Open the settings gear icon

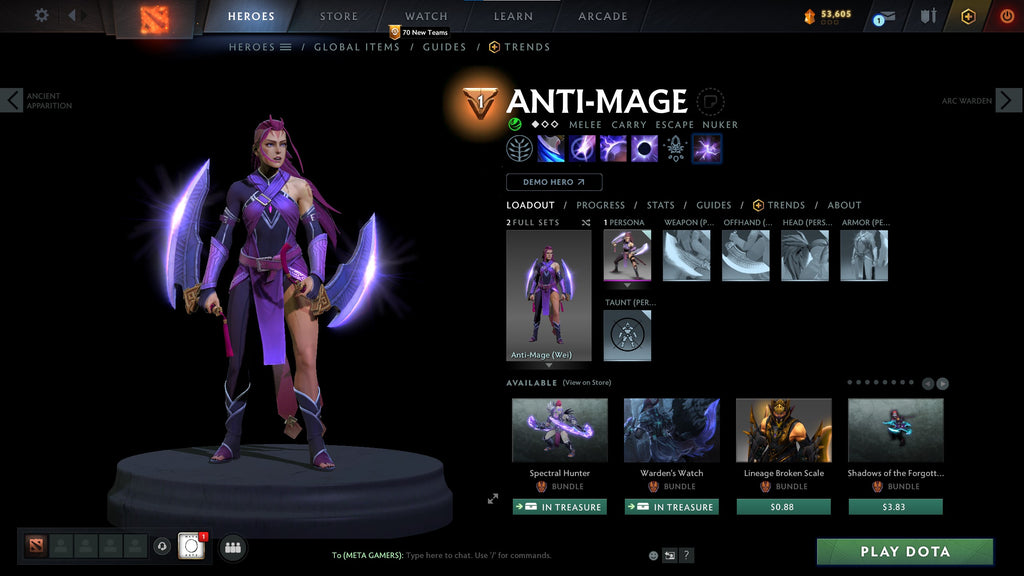(42, 15)
